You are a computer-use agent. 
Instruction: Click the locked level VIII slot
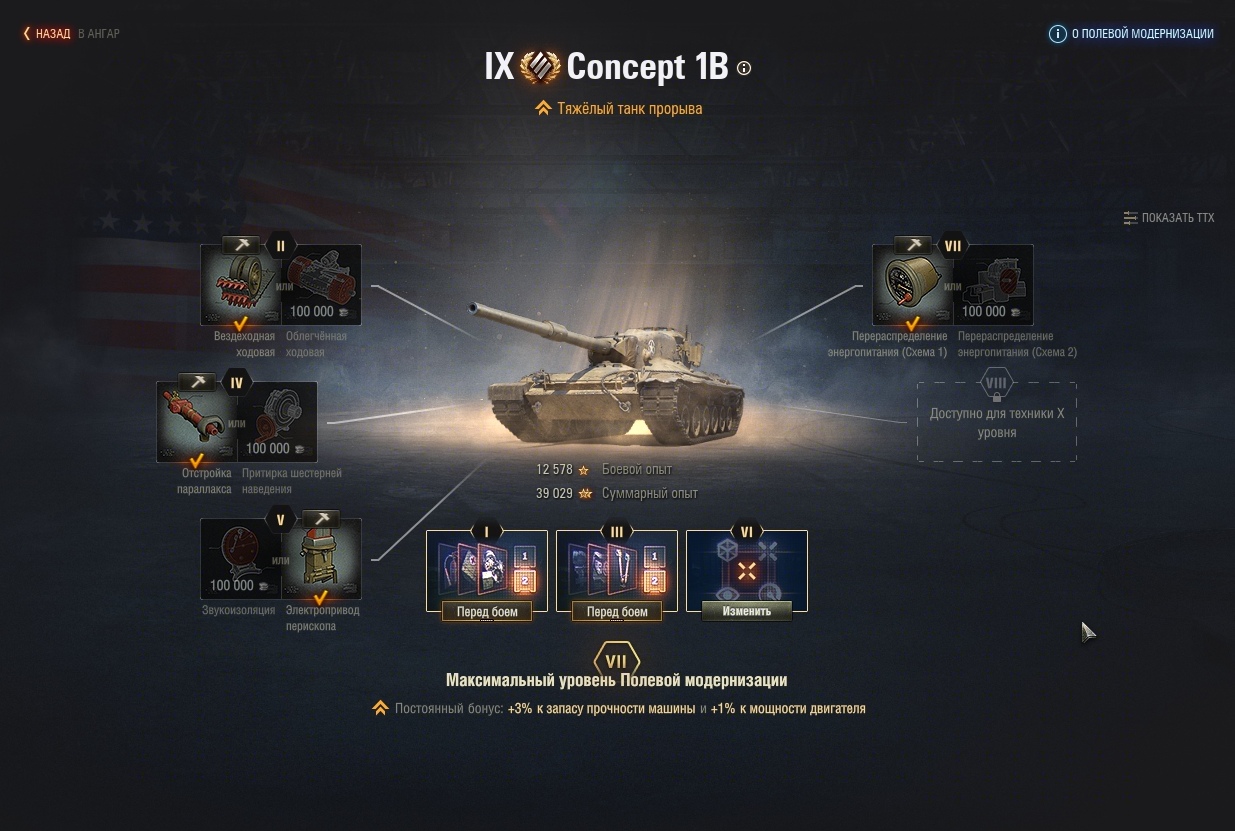tap(997, 422)
